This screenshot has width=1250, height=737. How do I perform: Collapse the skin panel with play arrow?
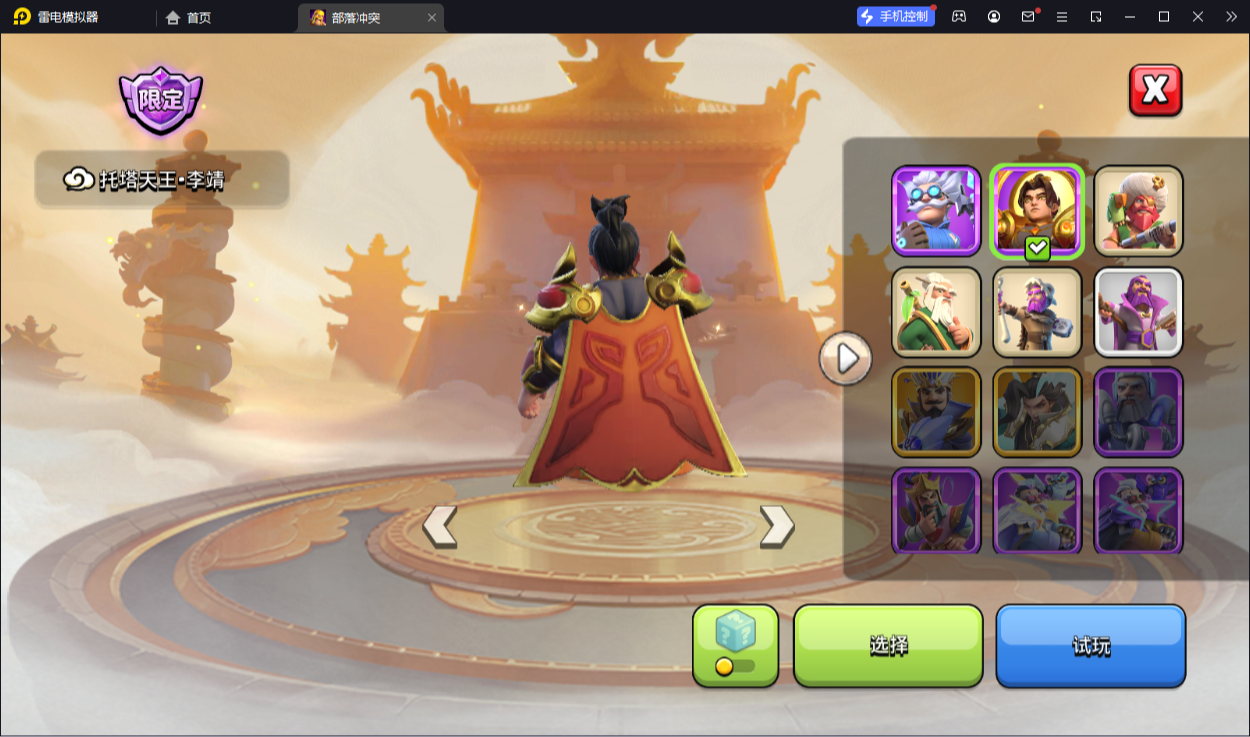coord(846,358)
